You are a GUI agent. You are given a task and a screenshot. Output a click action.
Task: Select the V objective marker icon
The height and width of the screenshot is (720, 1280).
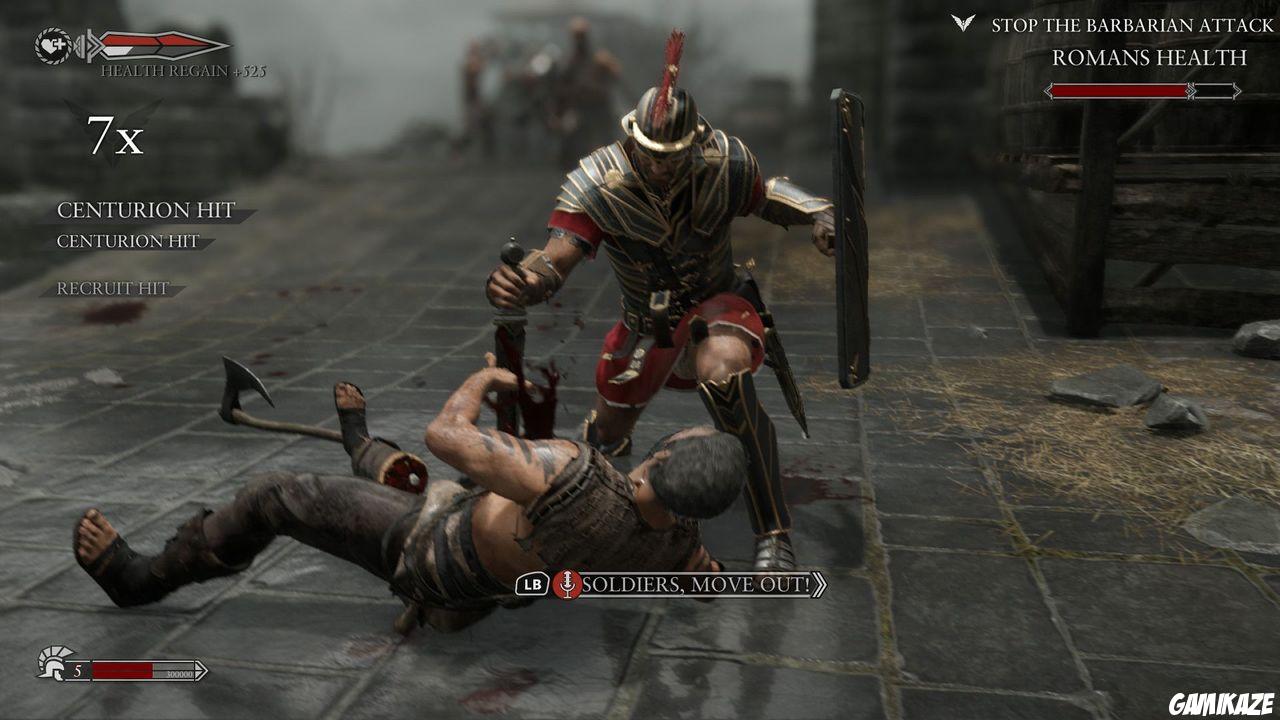965,22
